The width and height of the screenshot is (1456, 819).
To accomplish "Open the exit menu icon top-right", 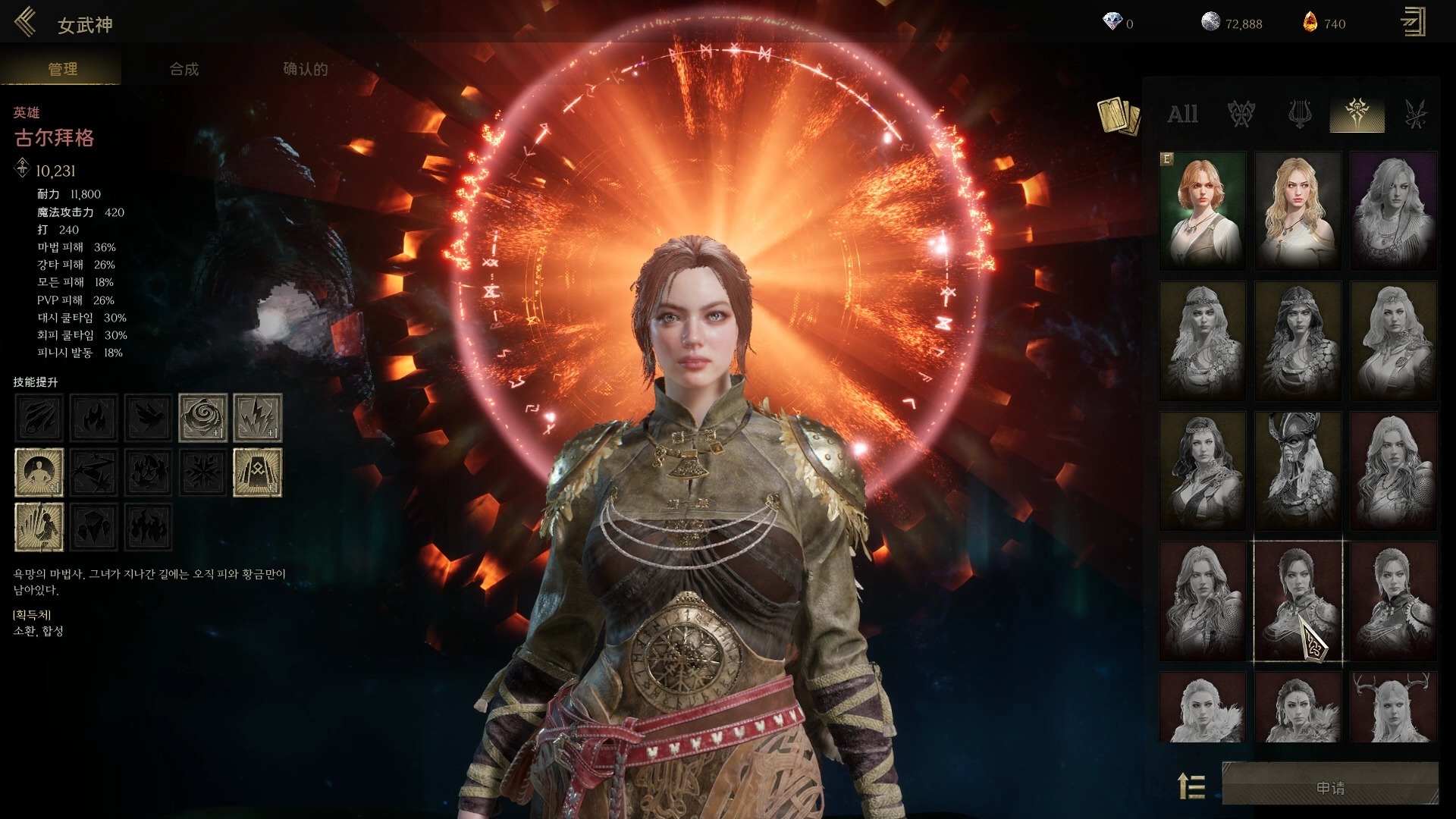I will coord(1413,23).
